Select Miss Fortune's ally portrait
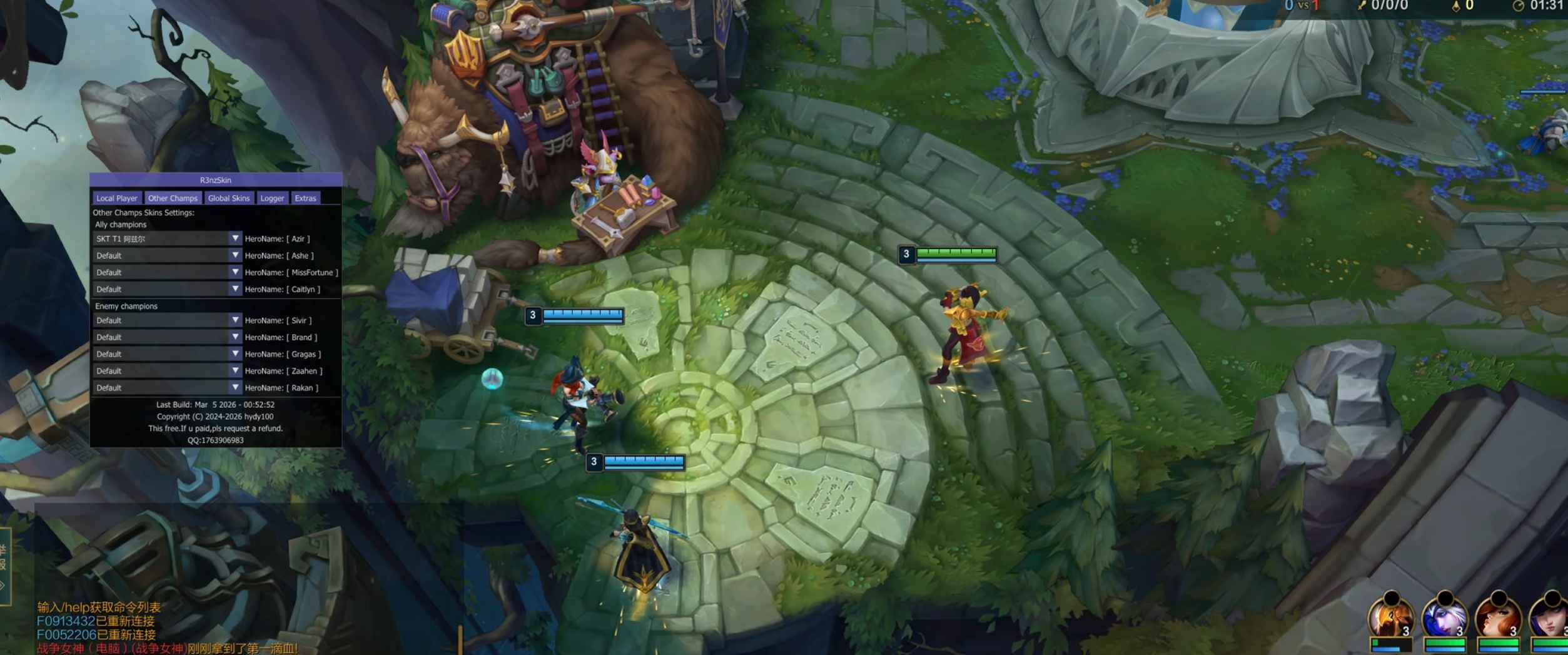Screen dimensions: 1568x655 pyautogui.click(x=1497, y=617)
